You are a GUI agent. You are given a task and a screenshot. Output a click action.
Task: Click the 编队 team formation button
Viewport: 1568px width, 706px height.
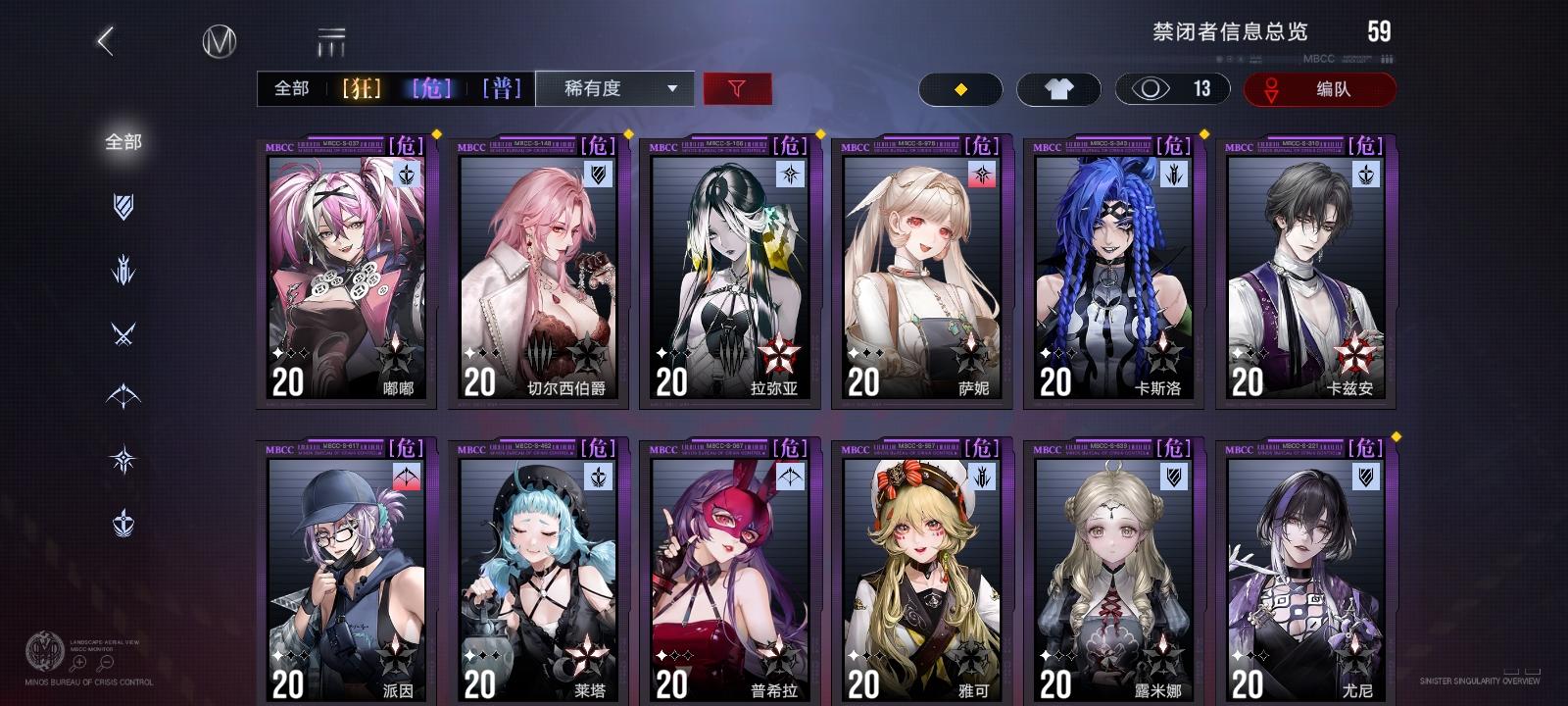(x=1319, y=88)
